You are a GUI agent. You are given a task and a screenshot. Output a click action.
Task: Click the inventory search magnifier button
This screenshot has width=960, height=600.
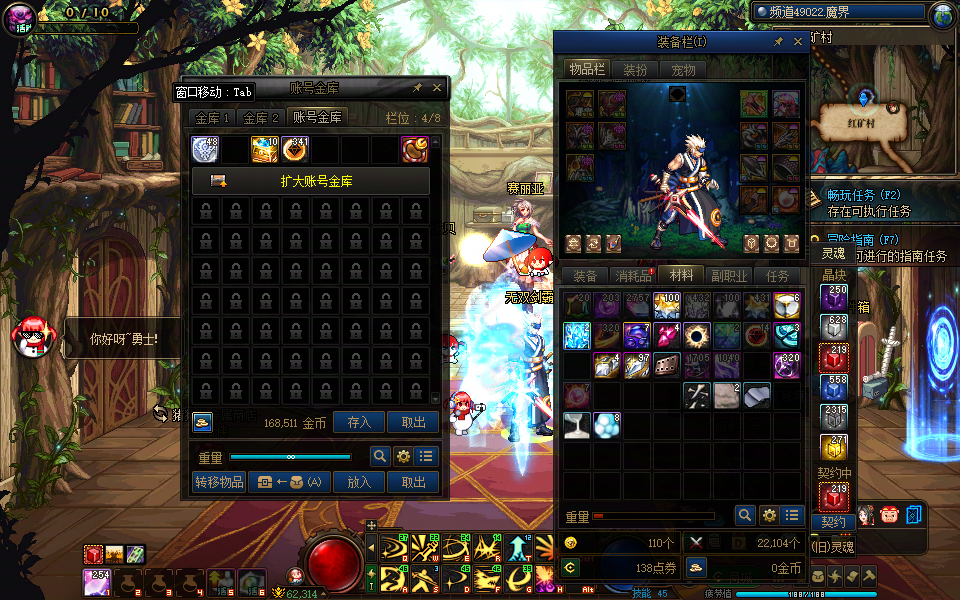point(745,515)
